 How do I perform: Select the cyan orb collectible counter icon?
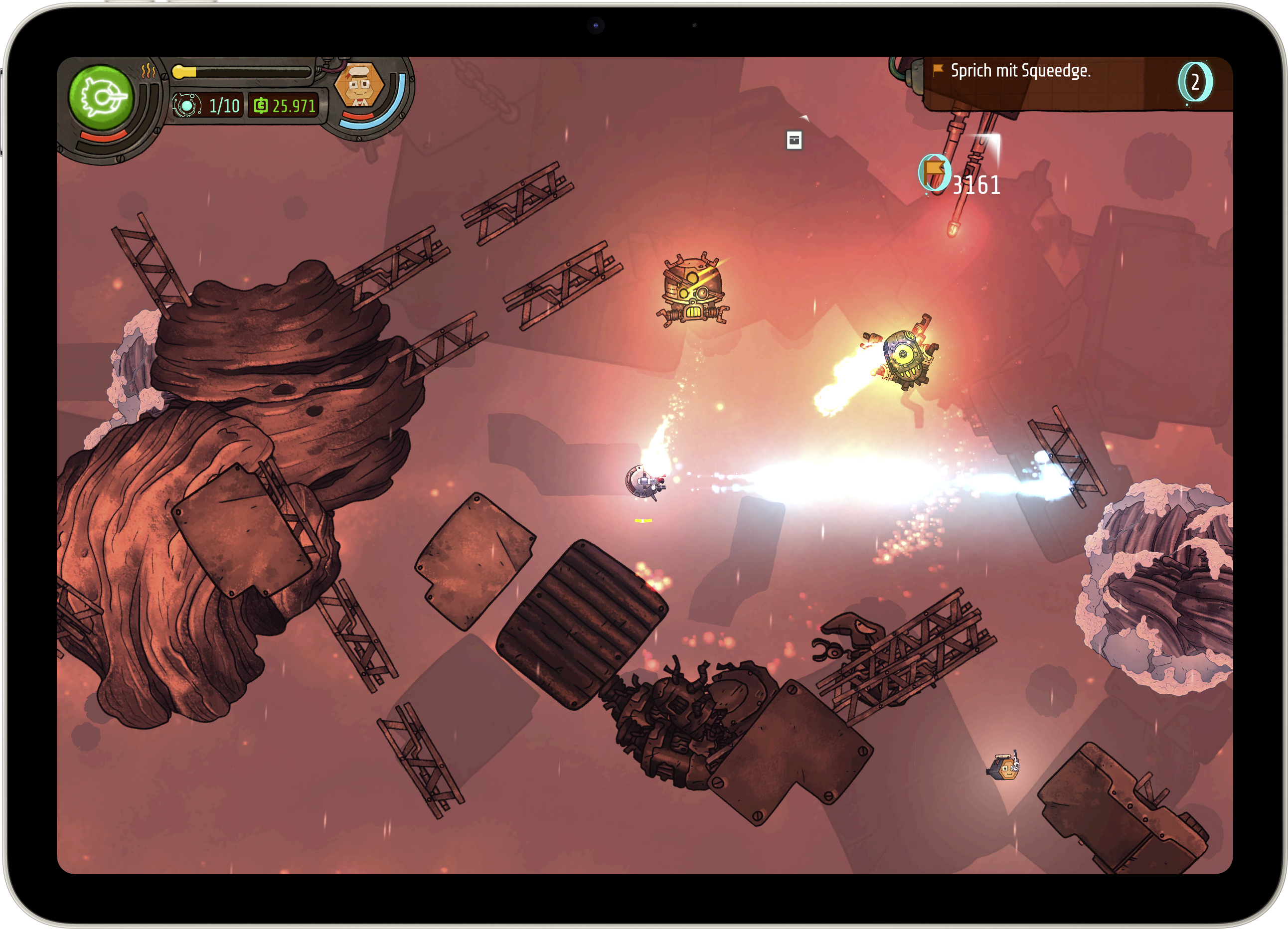187,106
